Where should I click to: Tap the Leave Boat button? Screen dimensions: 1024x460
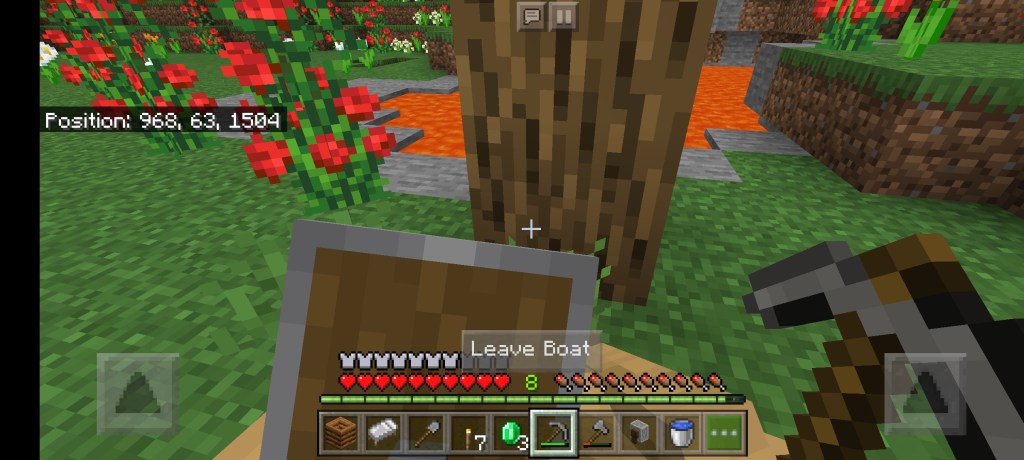tap(531, 349)
